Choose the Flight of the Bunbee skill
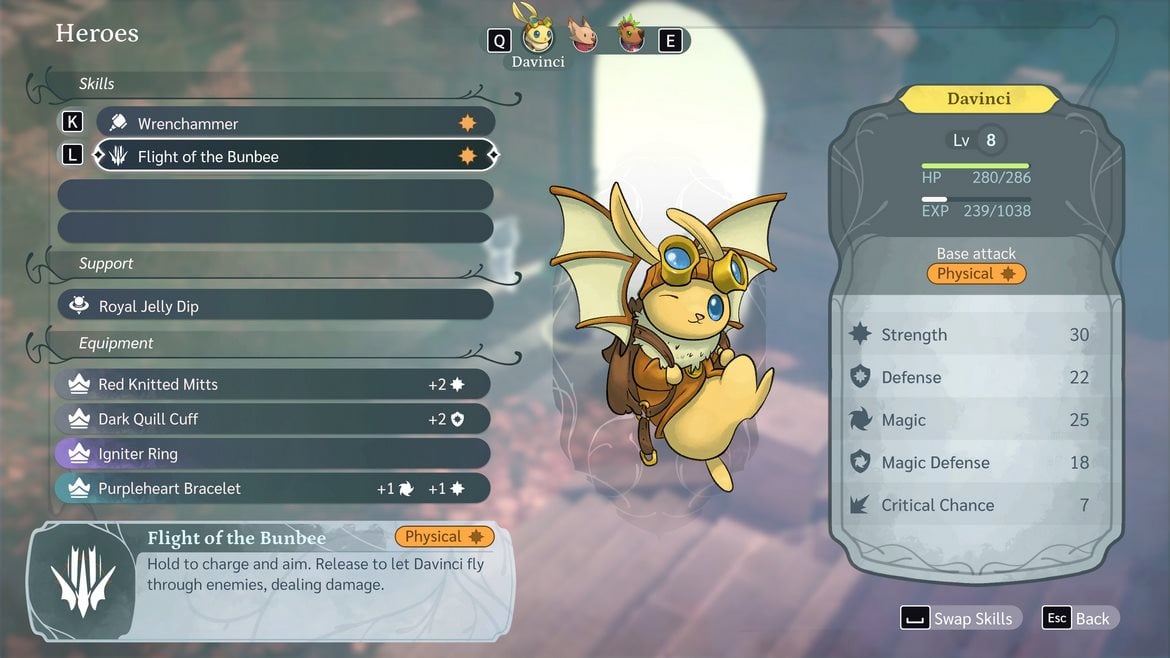The width and height of the screenshot is (1170, 658). [295, 156]
